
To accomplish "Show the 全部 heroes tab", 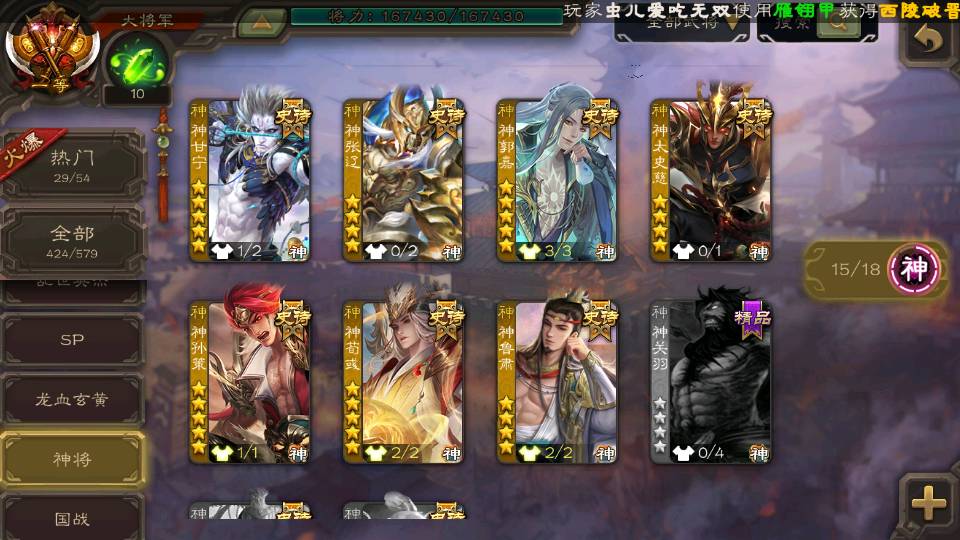I will (x=72, y=240).
